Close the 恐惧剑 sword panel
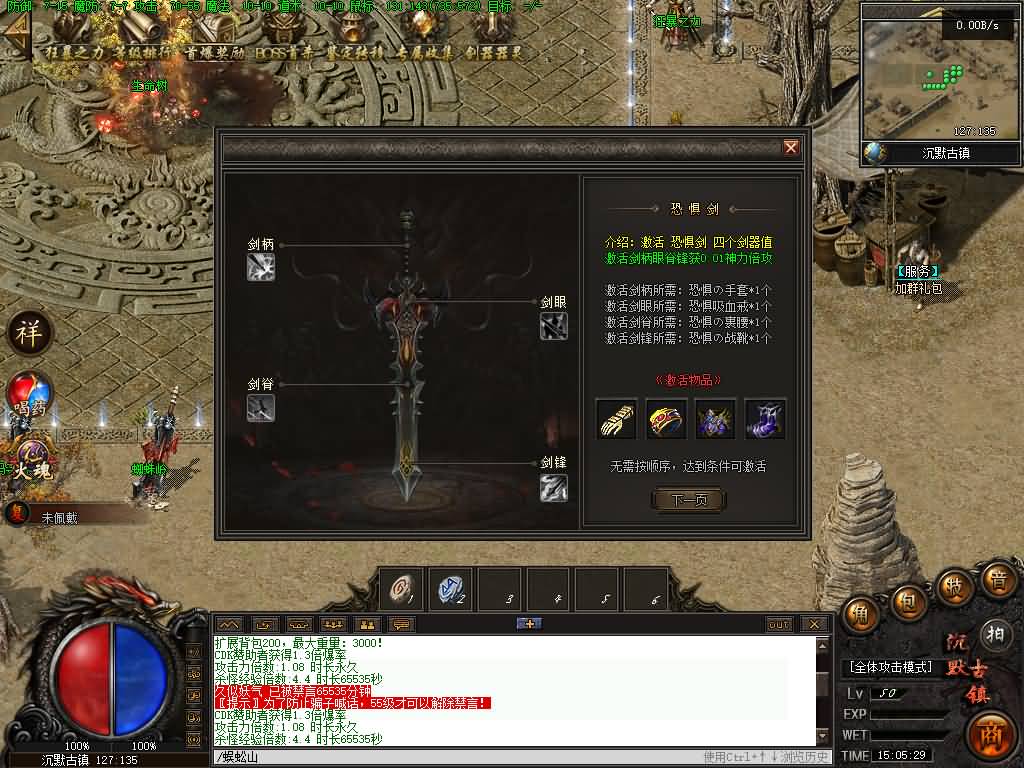 point(791,148)
